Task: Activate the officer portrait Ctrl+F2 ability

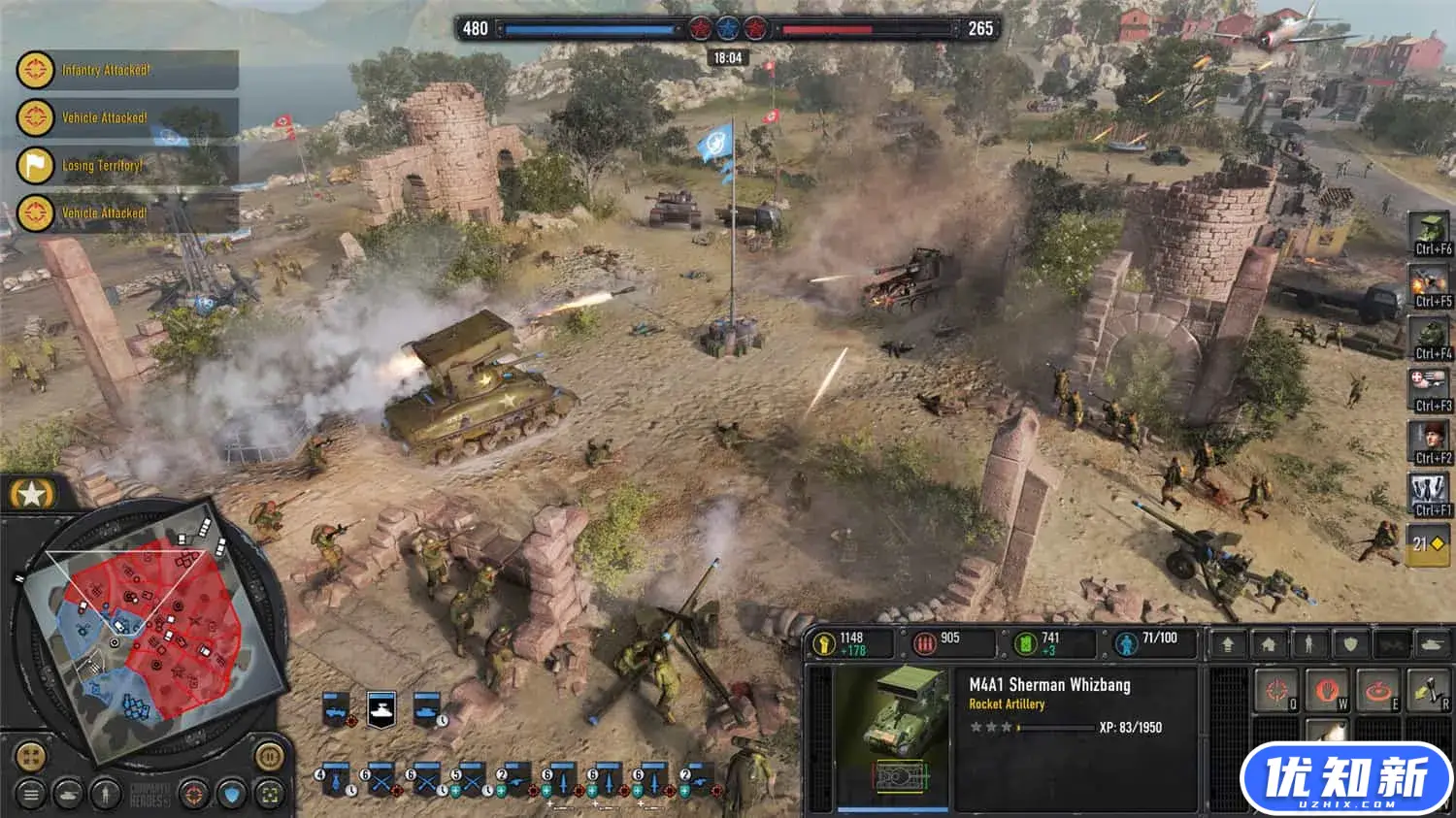Action: 1430,442
